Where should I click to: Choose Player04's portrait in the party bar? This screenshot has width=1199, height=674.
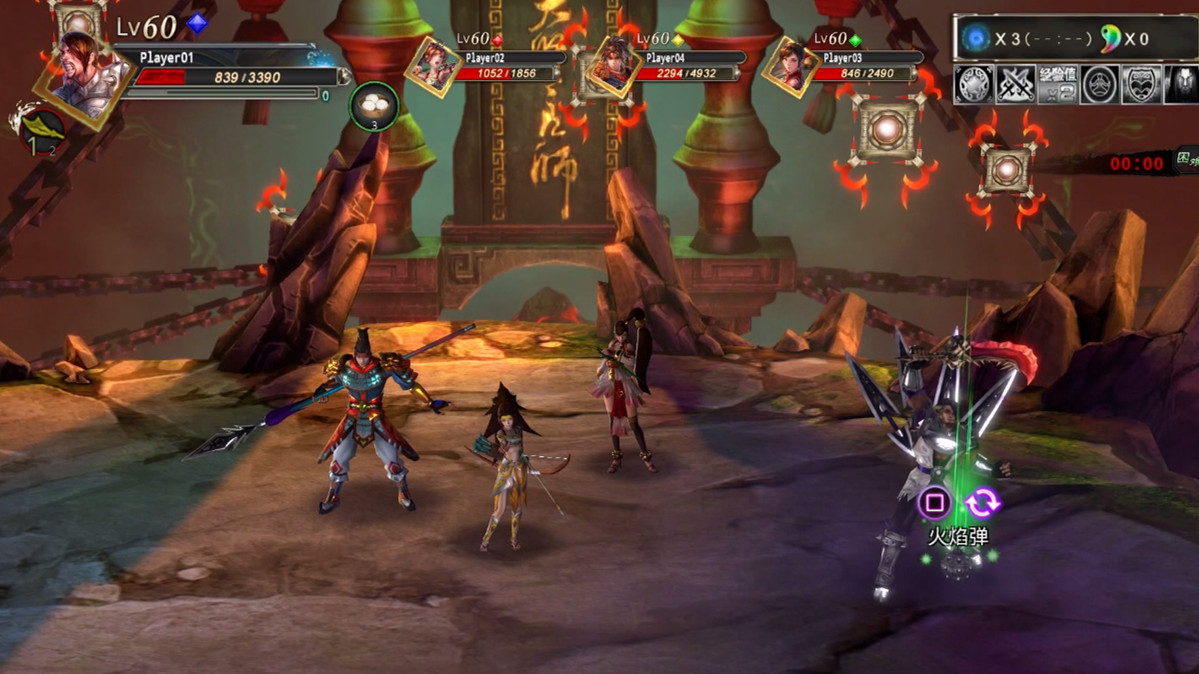611,66
